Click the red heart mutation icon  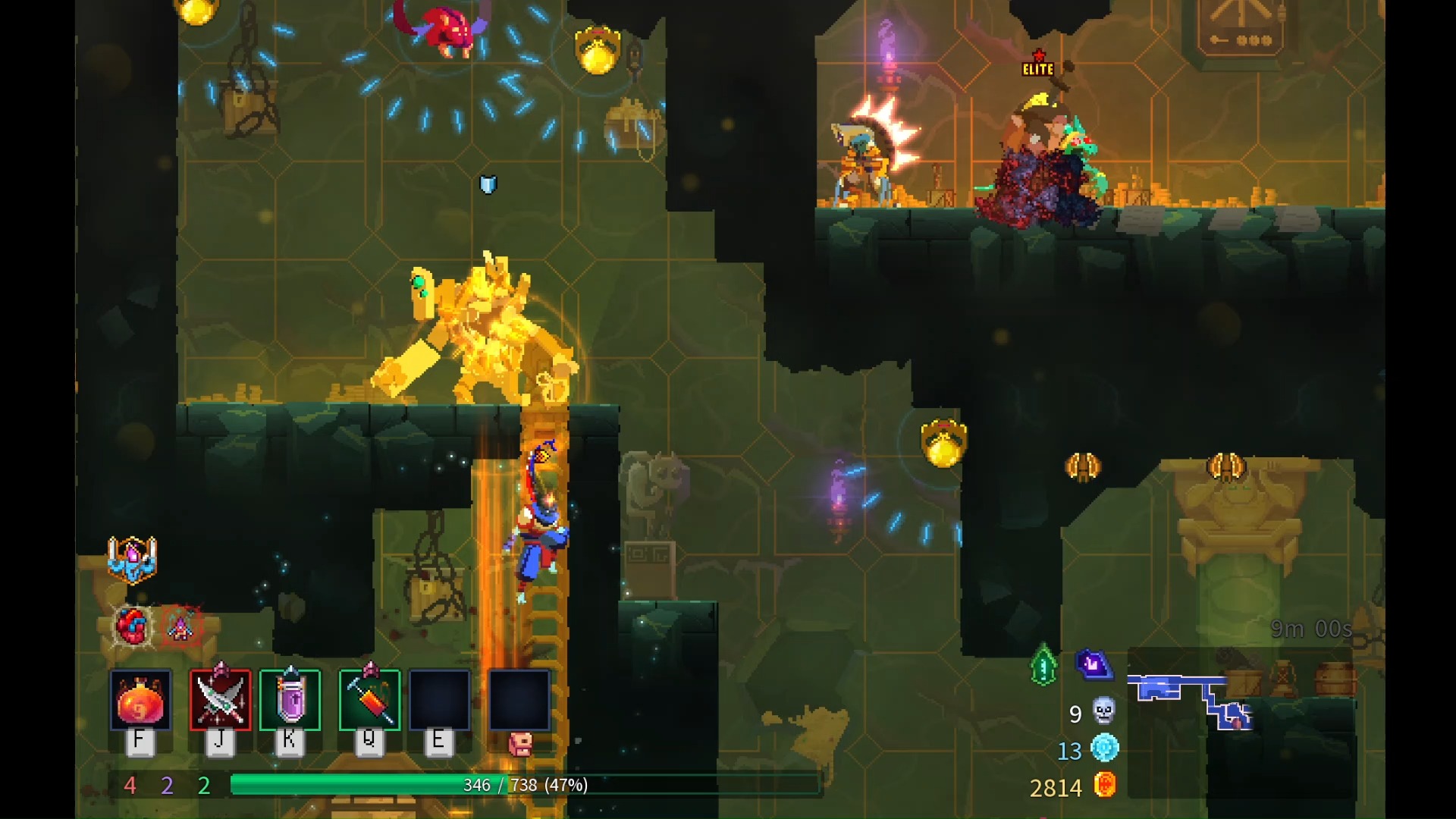point(132,626)
